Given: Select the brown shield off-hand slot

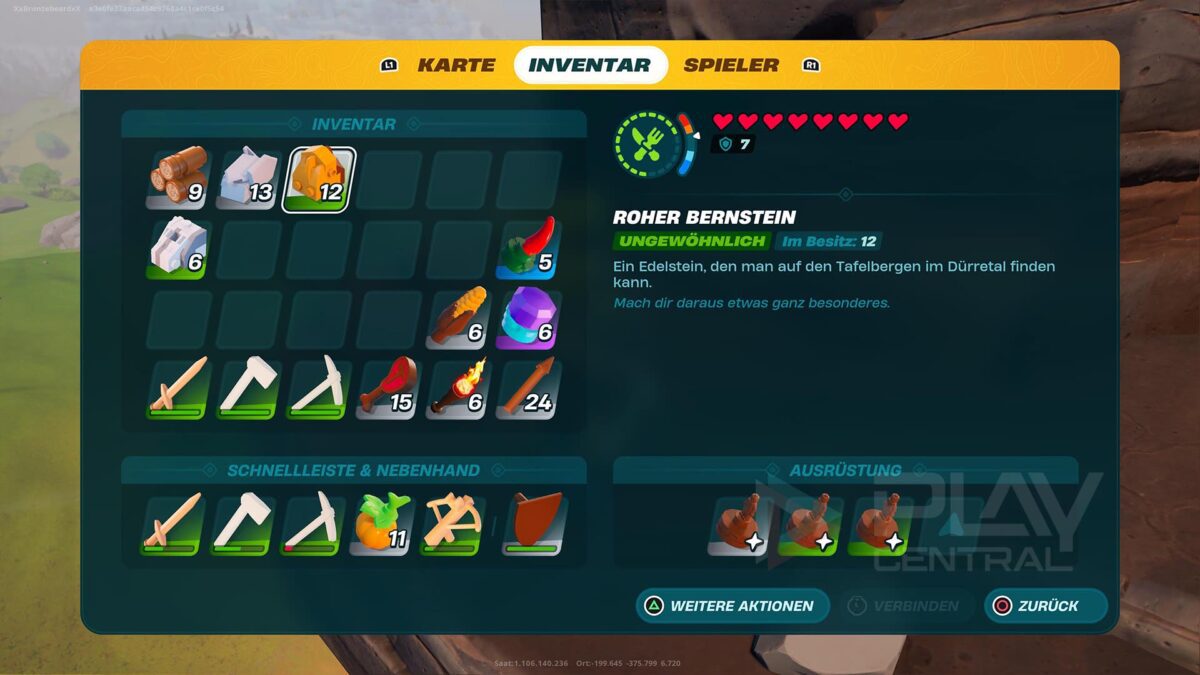Looking at the screenshot, I should tap(535, 523).
